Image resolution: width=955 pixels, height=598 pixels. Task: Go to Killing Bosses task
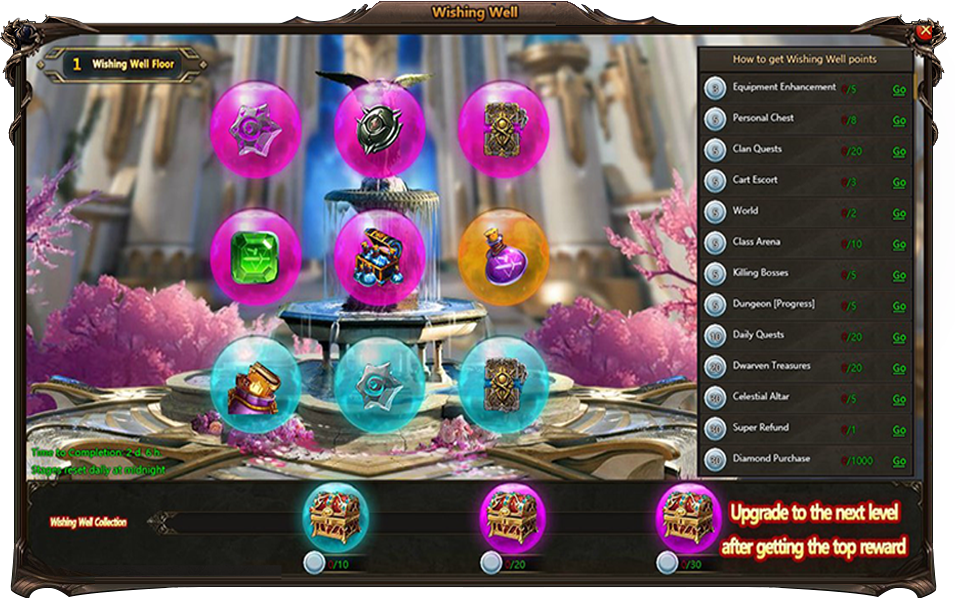(899, 275)
